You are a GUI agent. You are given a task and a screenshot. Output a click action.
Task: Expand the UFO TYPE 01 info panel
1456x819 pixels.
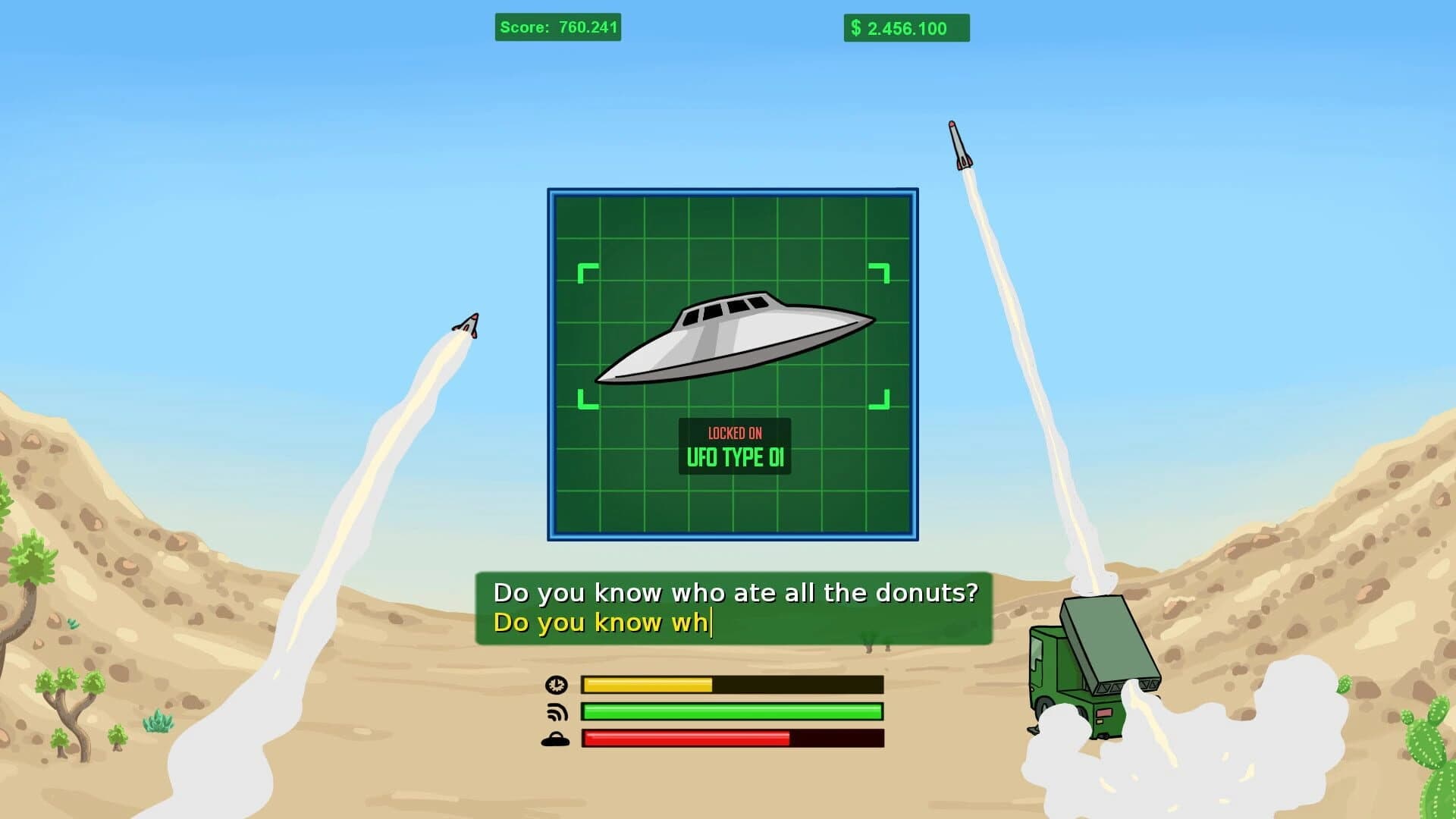coord(733,457)
